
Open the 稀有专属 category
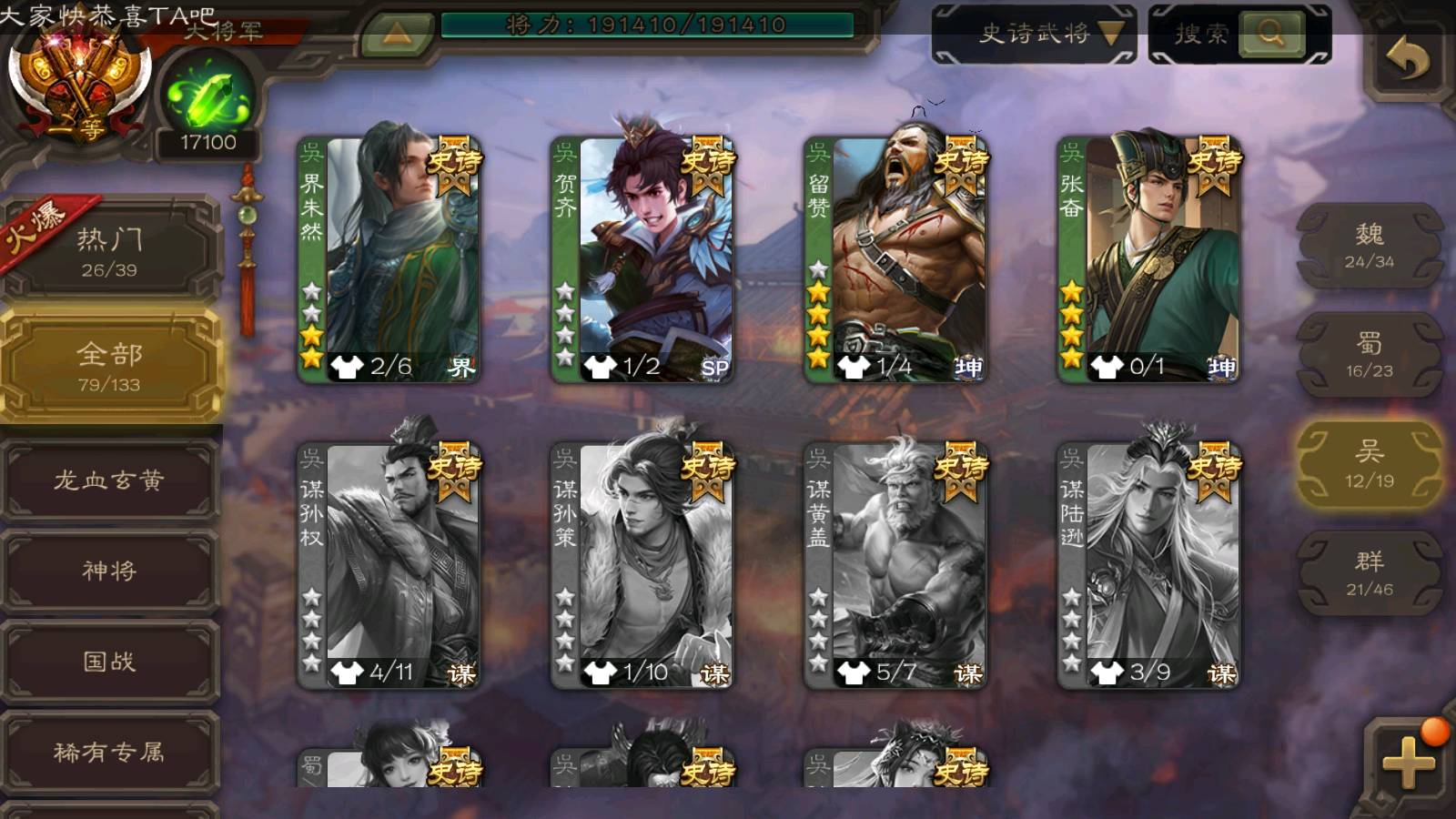[x=109, y=752]
